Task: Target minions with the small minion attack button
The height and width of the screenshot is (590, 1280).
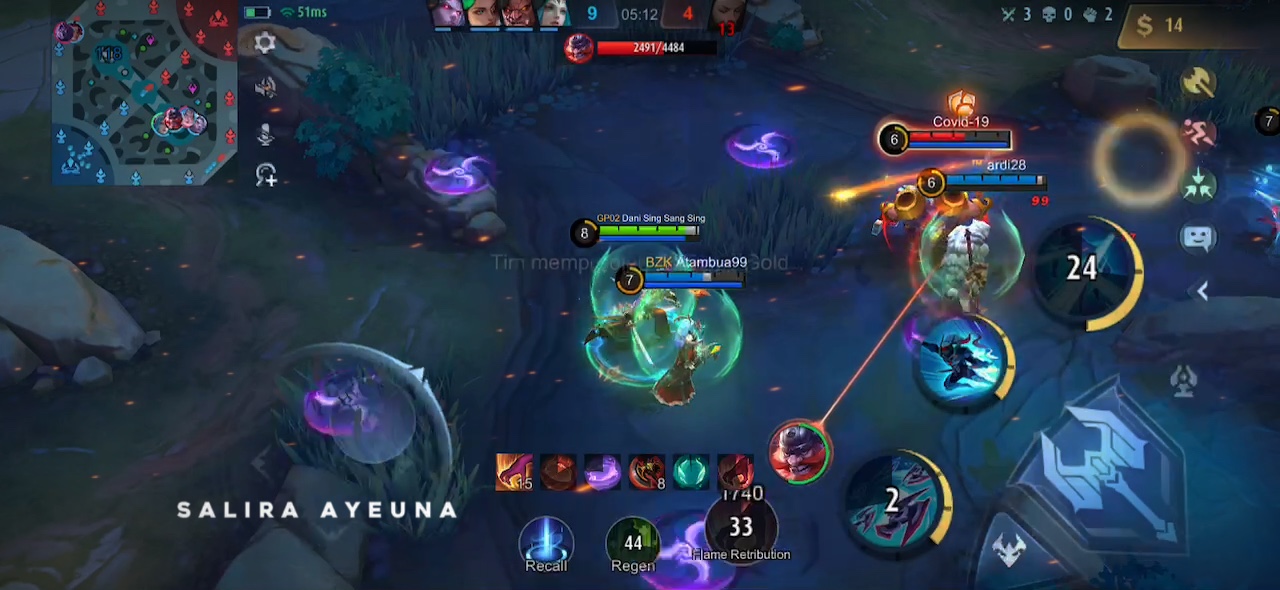Action: pos(1008,549)
